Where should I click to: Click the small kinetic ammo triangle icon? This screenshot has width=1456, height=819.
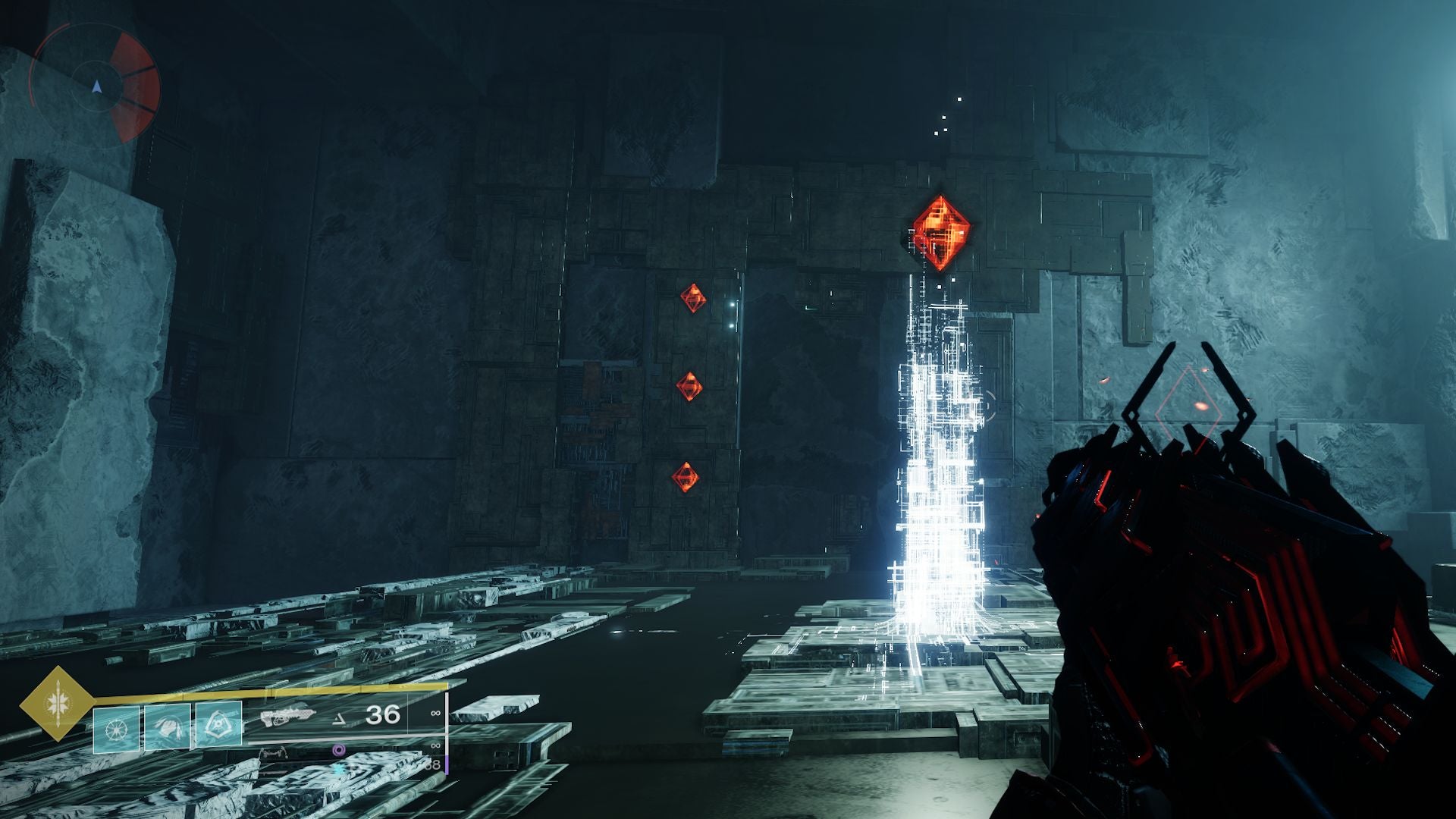pos(338,720)
